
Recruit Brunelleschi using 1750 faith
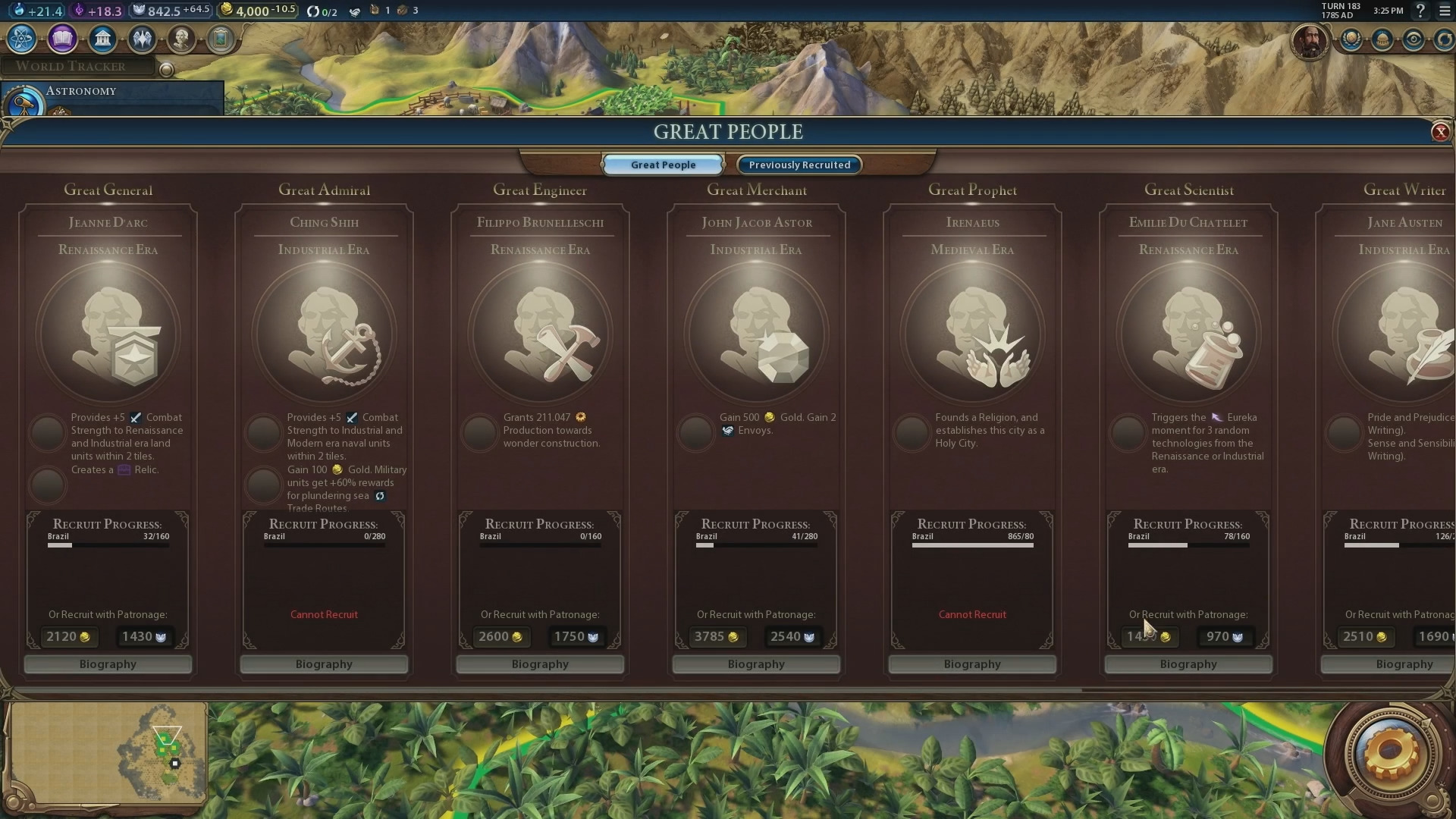(576, 637)
